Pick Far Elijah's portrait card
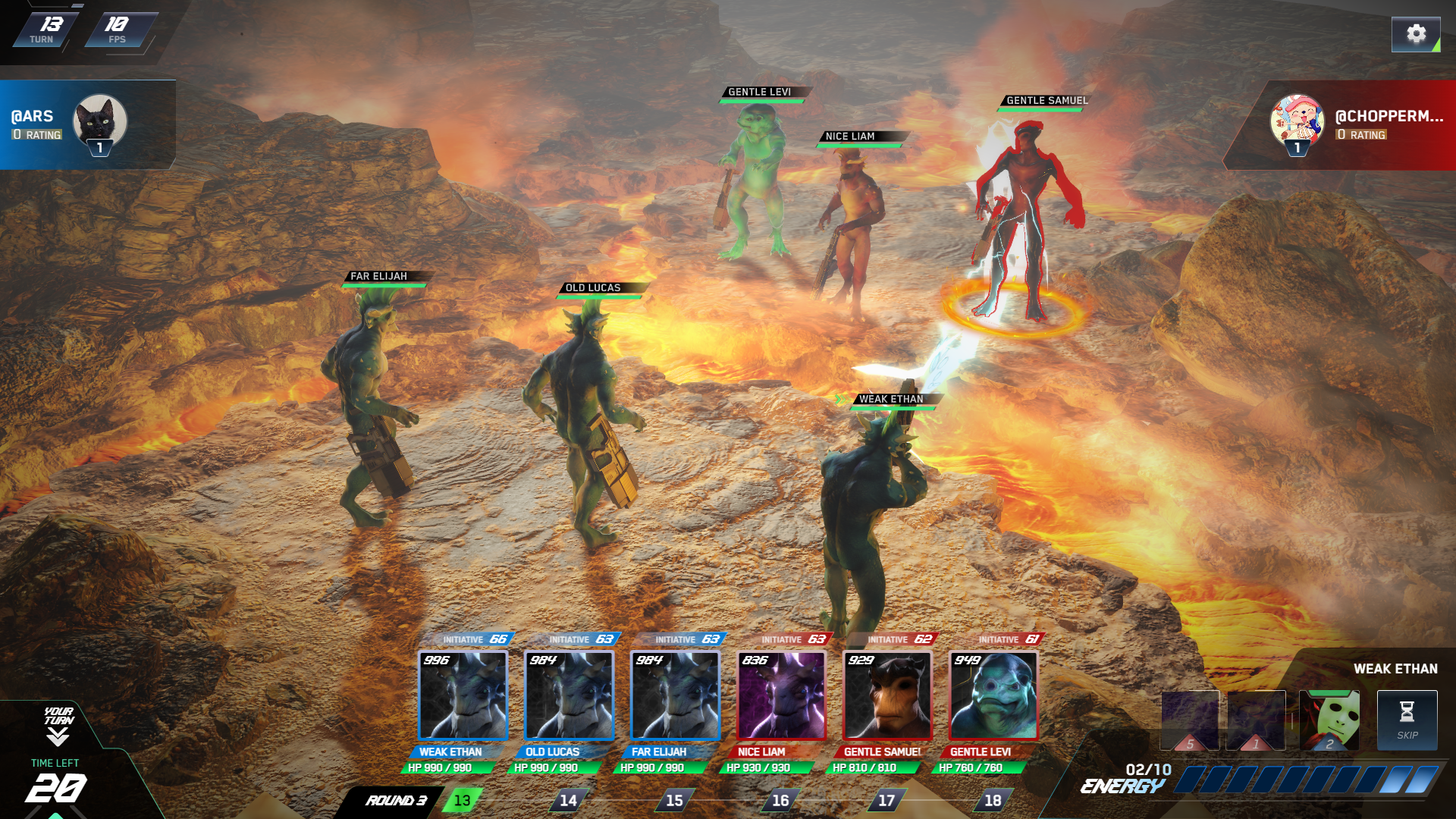The height and width of the screenshot is (819, 1456). point(675,696)
